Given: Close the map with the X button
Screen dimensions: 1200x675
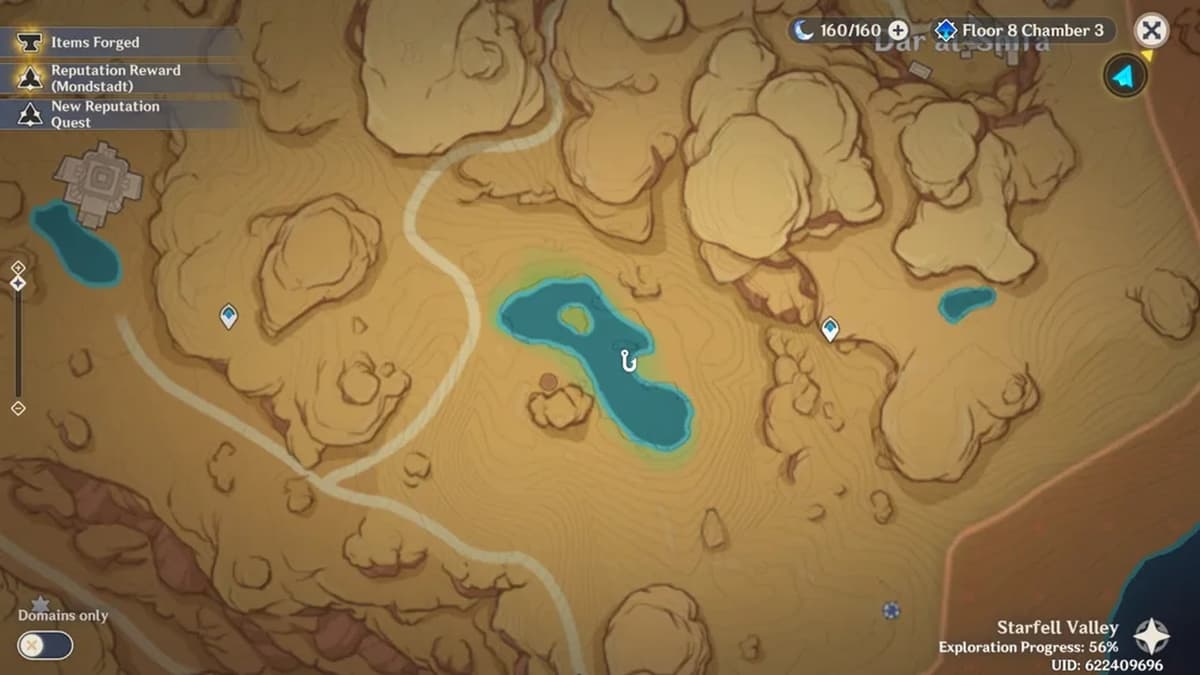Looking at the screenshot, I should click(x=1152, y=31).
